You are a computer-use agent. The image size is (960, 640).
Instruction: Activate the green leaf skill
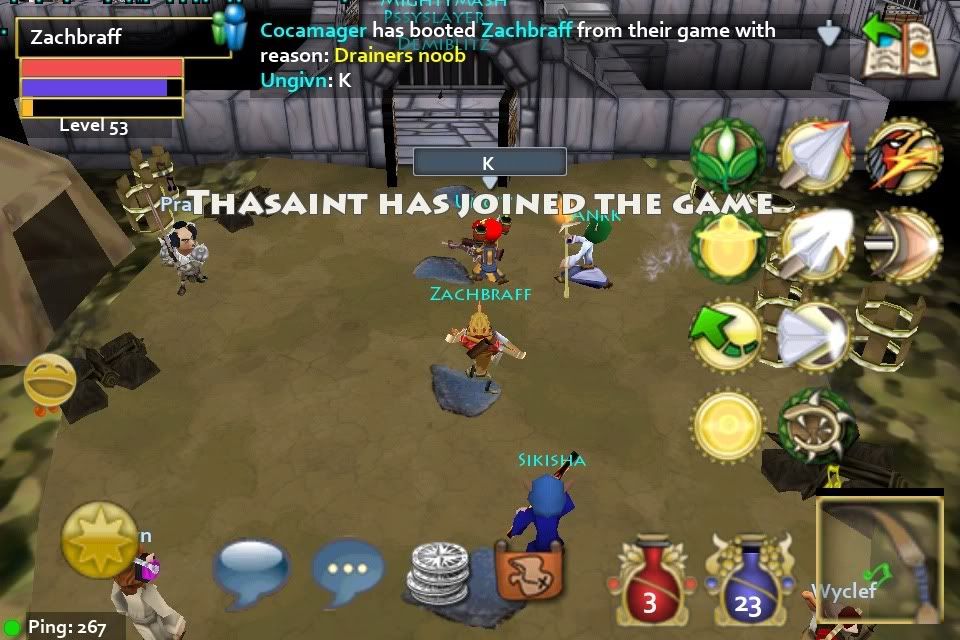(x=727, y=155)
